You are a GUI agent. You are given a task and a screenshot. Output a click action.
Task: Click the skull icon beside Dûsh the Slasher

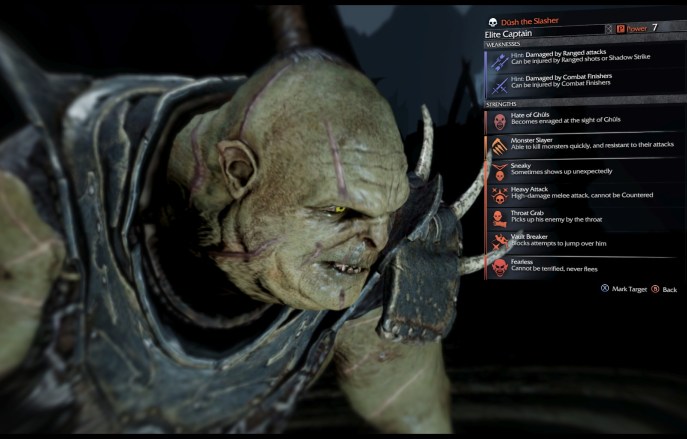coord(493,21)
